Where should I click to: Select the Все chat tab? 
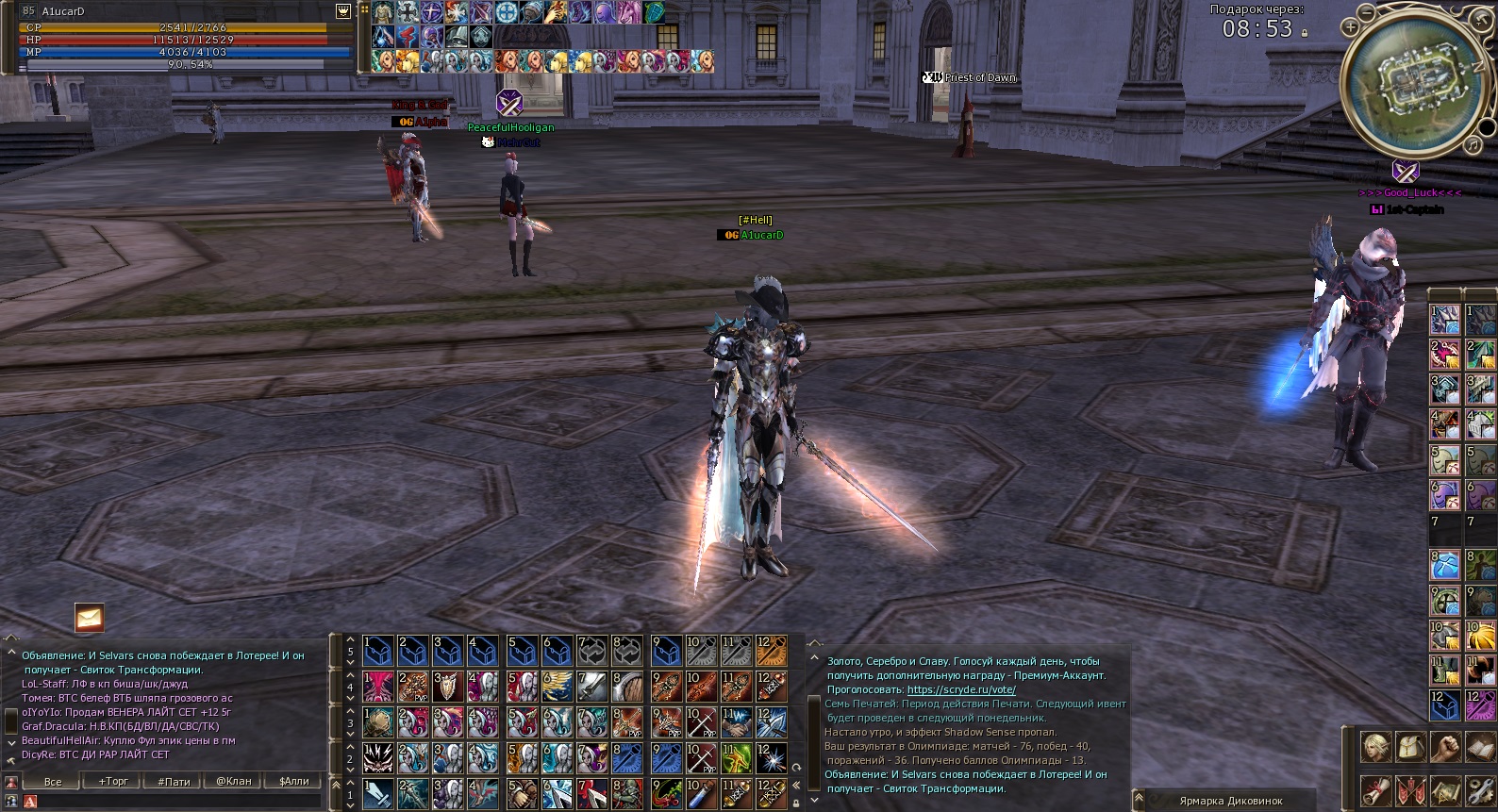point(53,781)
